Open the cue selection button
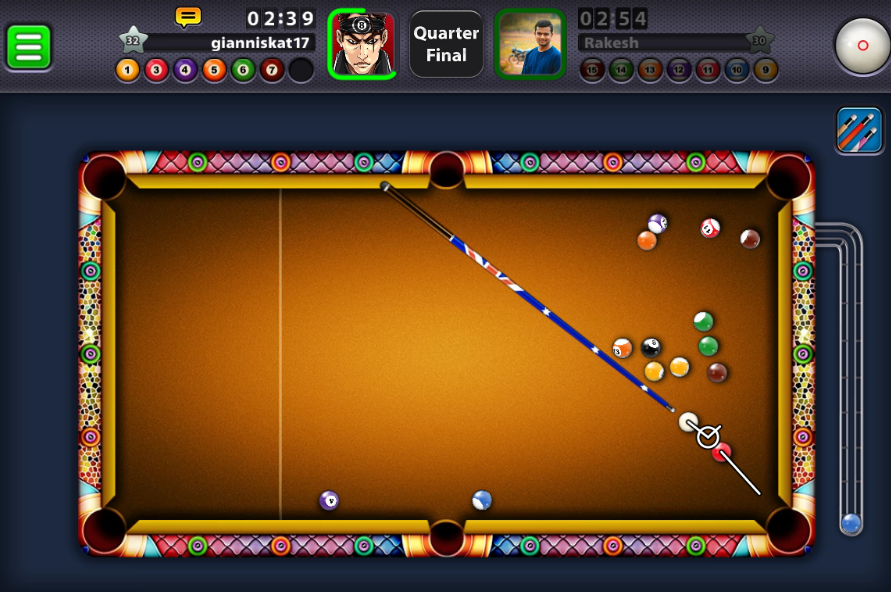The height and width of the screenshot is (592, 891). click(x=859, y=129)
